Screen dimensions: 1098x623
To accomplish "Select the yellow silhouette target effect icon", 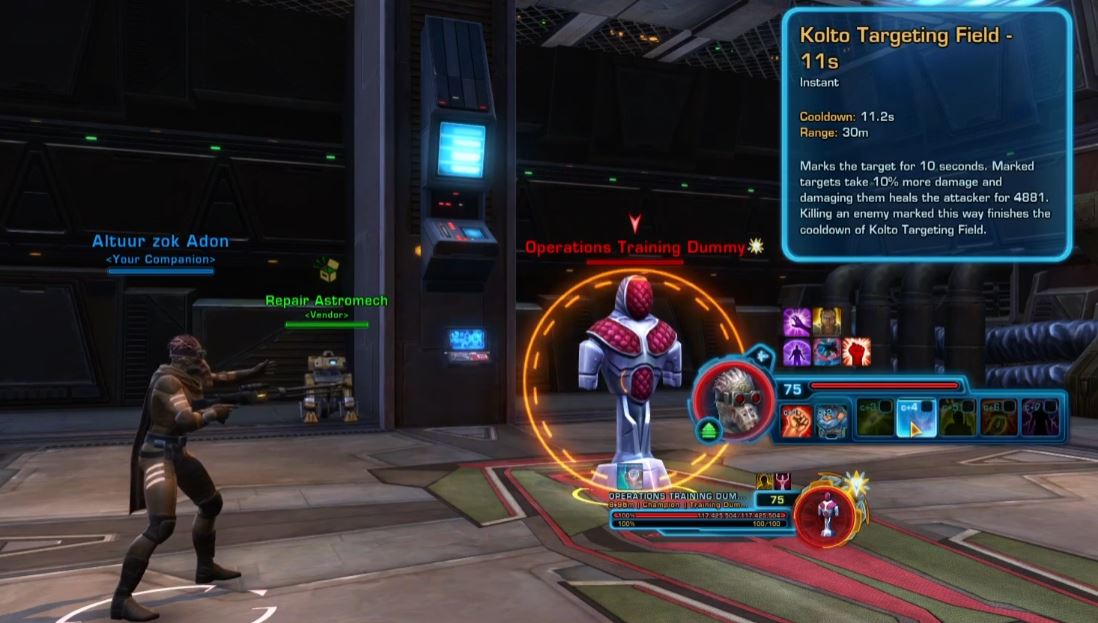I will tap(764, 482).
